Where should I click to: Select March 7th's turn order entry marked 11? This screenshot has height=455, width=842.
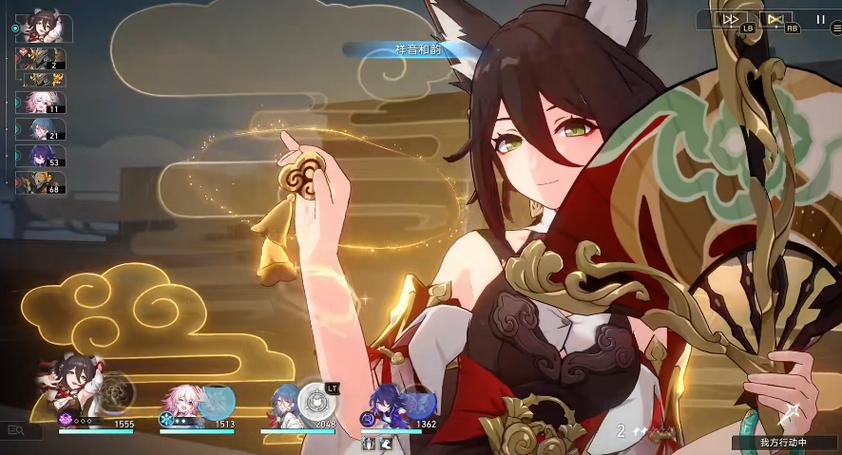[x=41, y=103]
